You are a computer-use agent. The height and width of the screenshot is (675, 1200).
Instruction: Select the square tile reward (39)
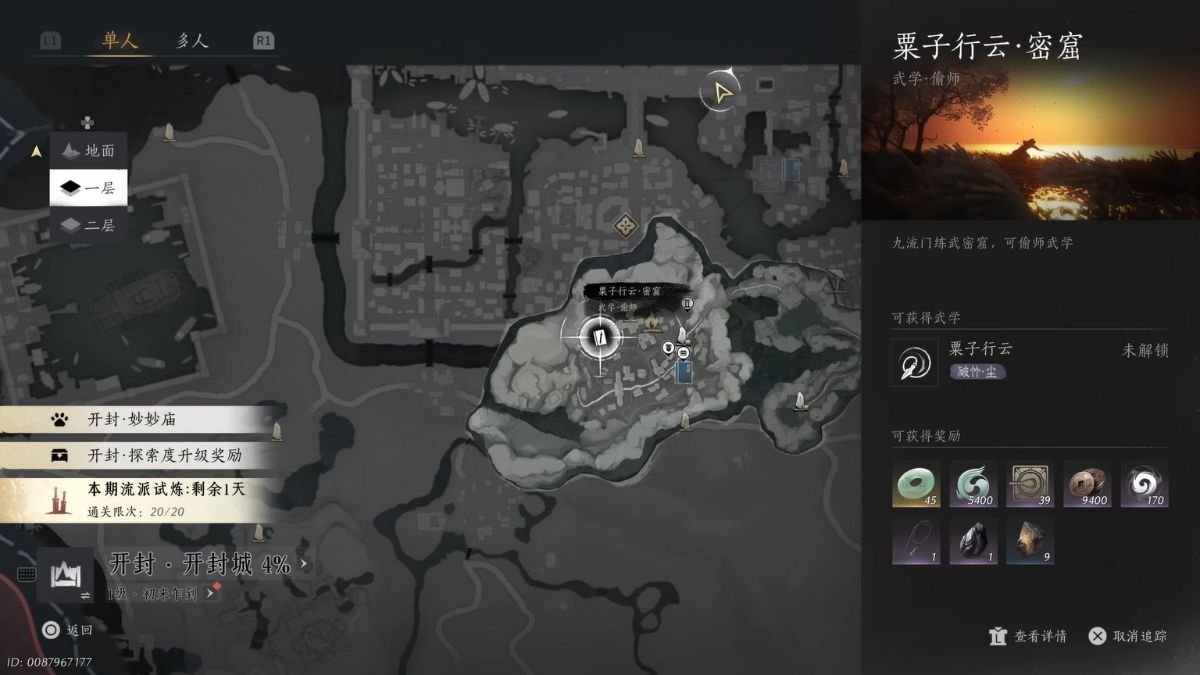coord(1030,485)
